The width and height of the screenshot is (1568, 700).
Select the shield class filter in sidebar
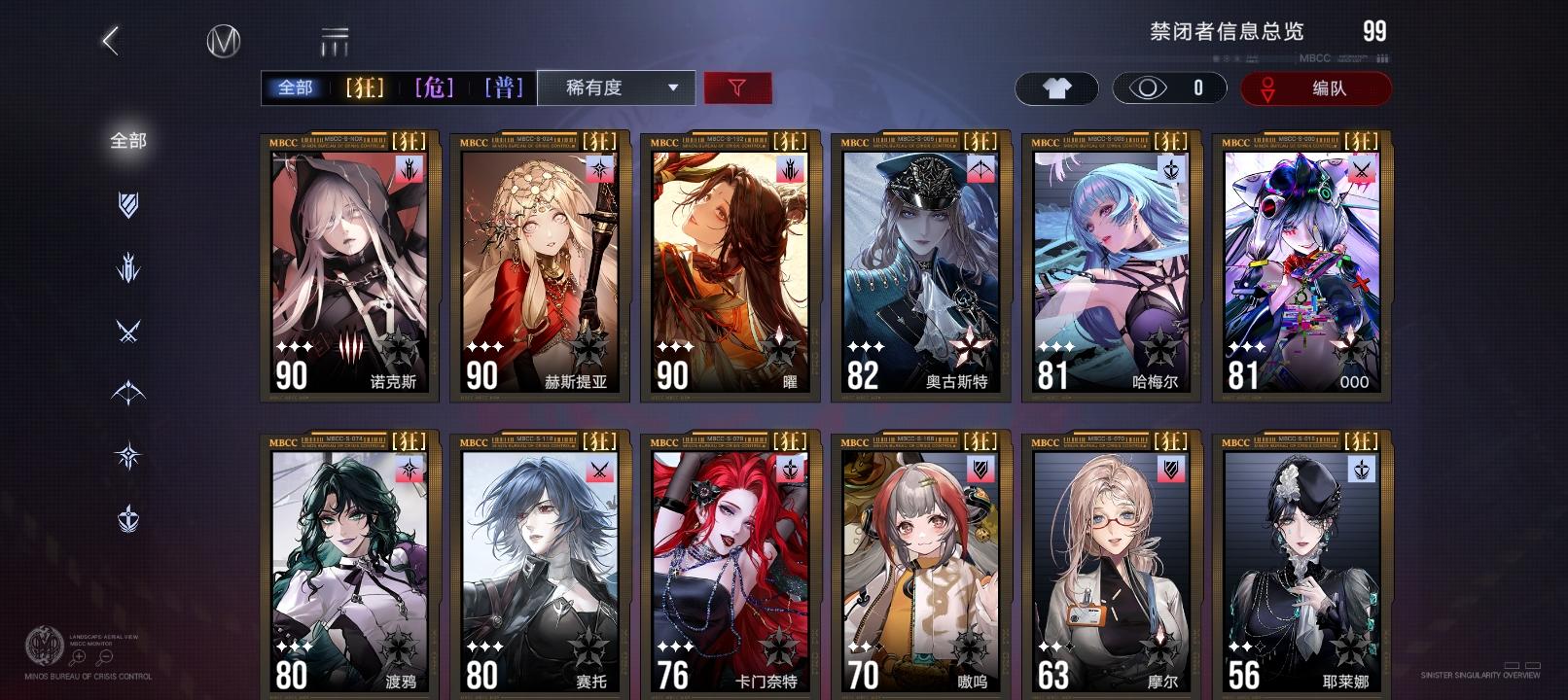(129, 206)
